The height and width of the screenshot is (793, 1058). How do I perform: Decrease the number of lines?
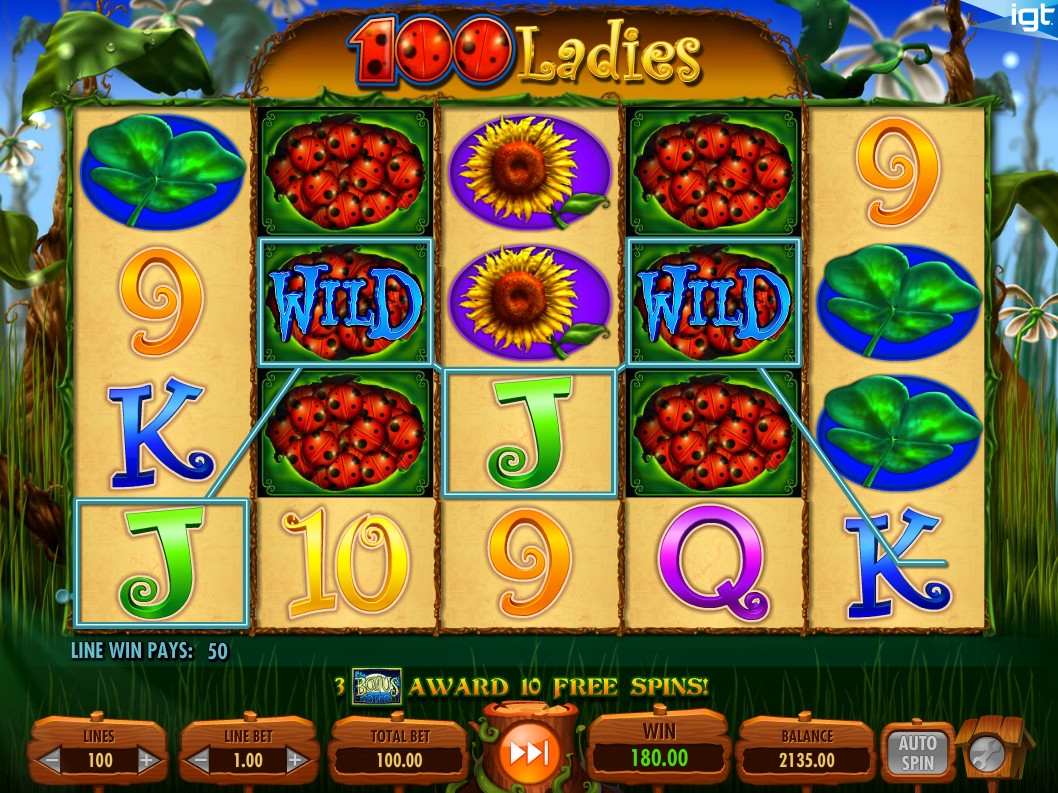click(x=51, y=761)
